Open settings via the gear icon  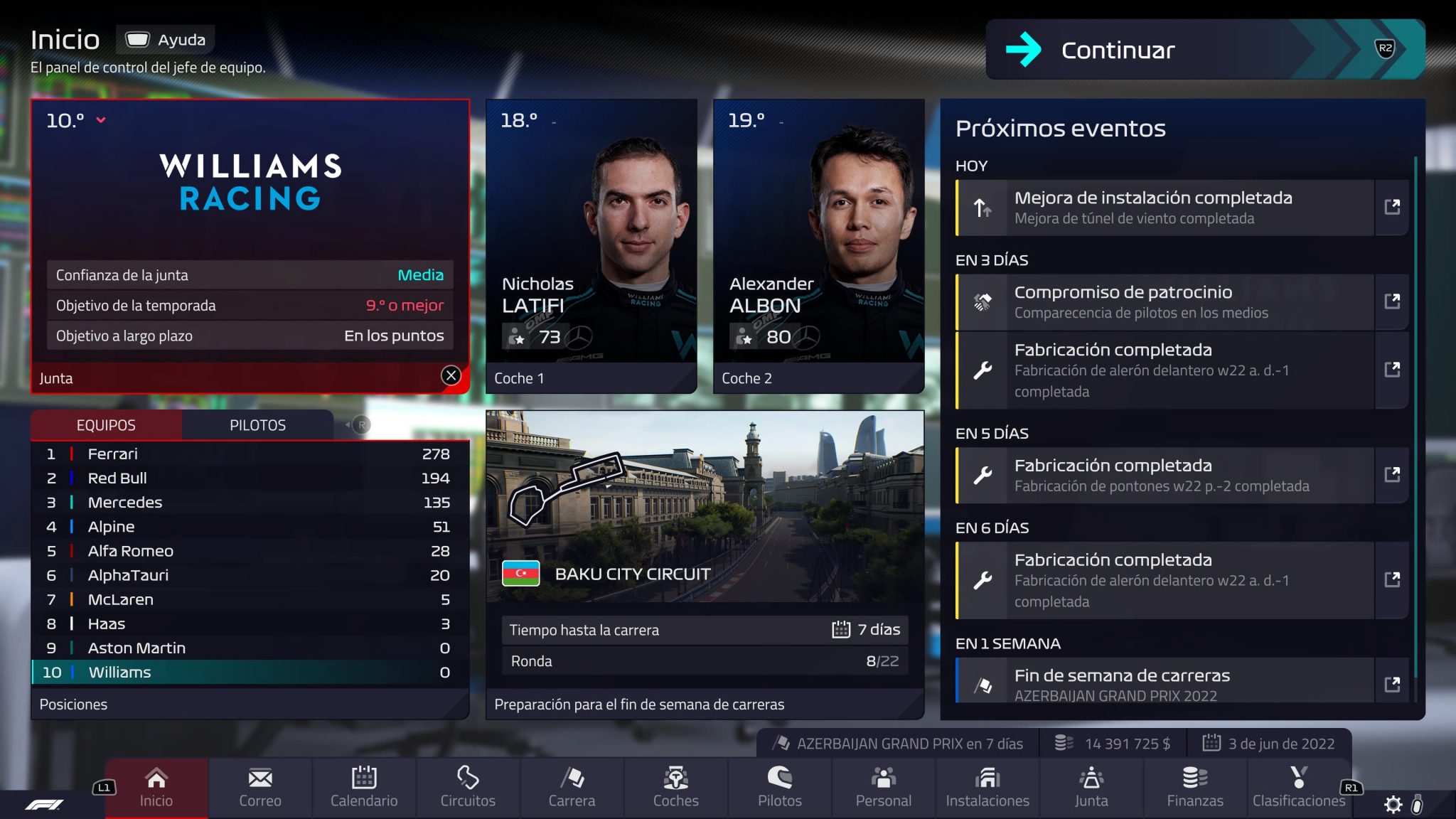coord(1393,804)
